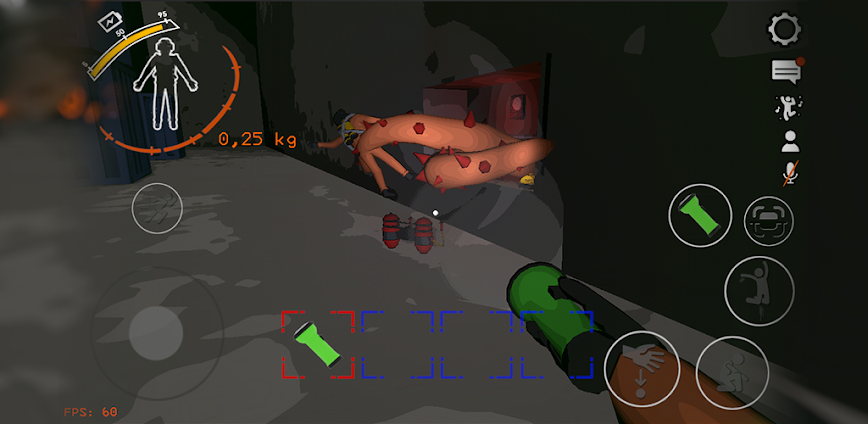Tap the sprint button

pos(155,207)
